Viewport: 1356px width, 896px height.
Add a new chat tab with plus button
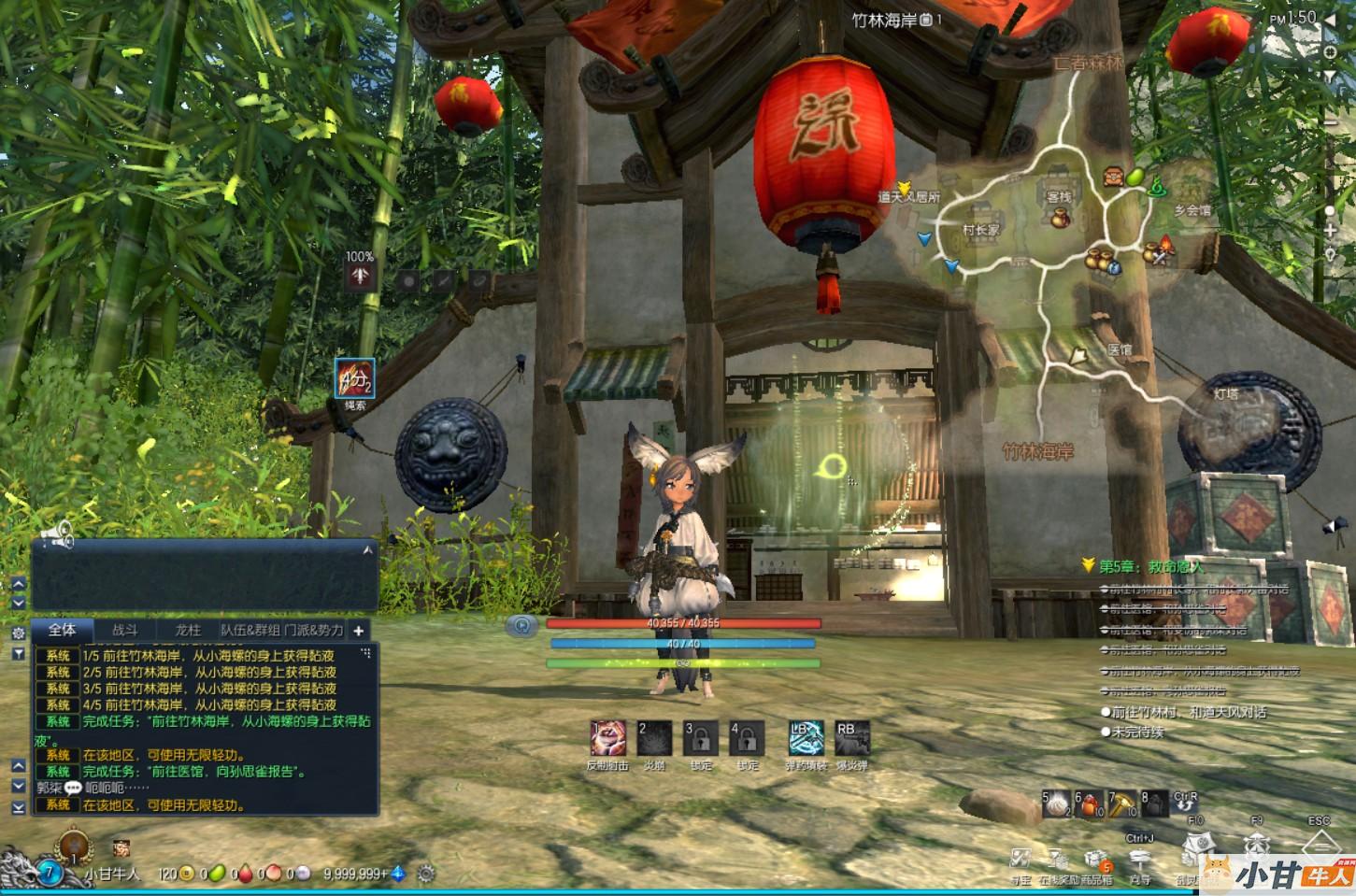click(358, 631)
